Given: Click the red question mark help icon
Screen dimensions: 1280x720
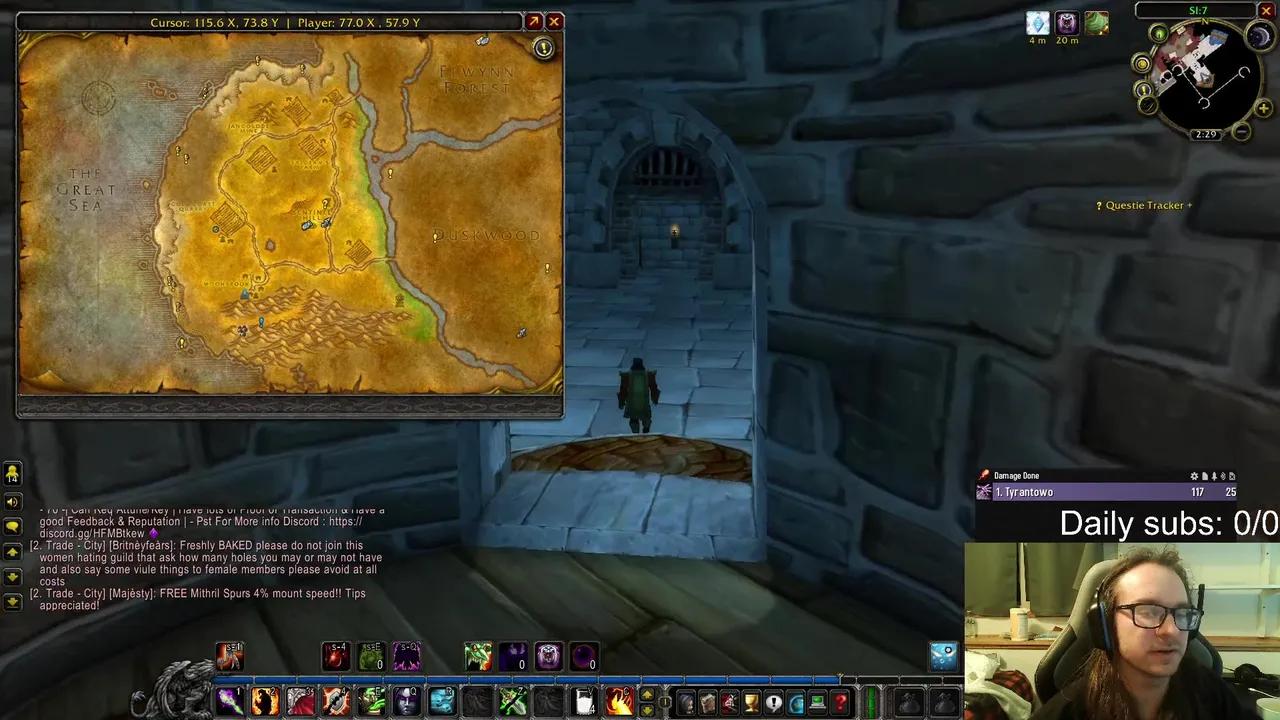Looking at the screenshot, I should pos(837,701).
